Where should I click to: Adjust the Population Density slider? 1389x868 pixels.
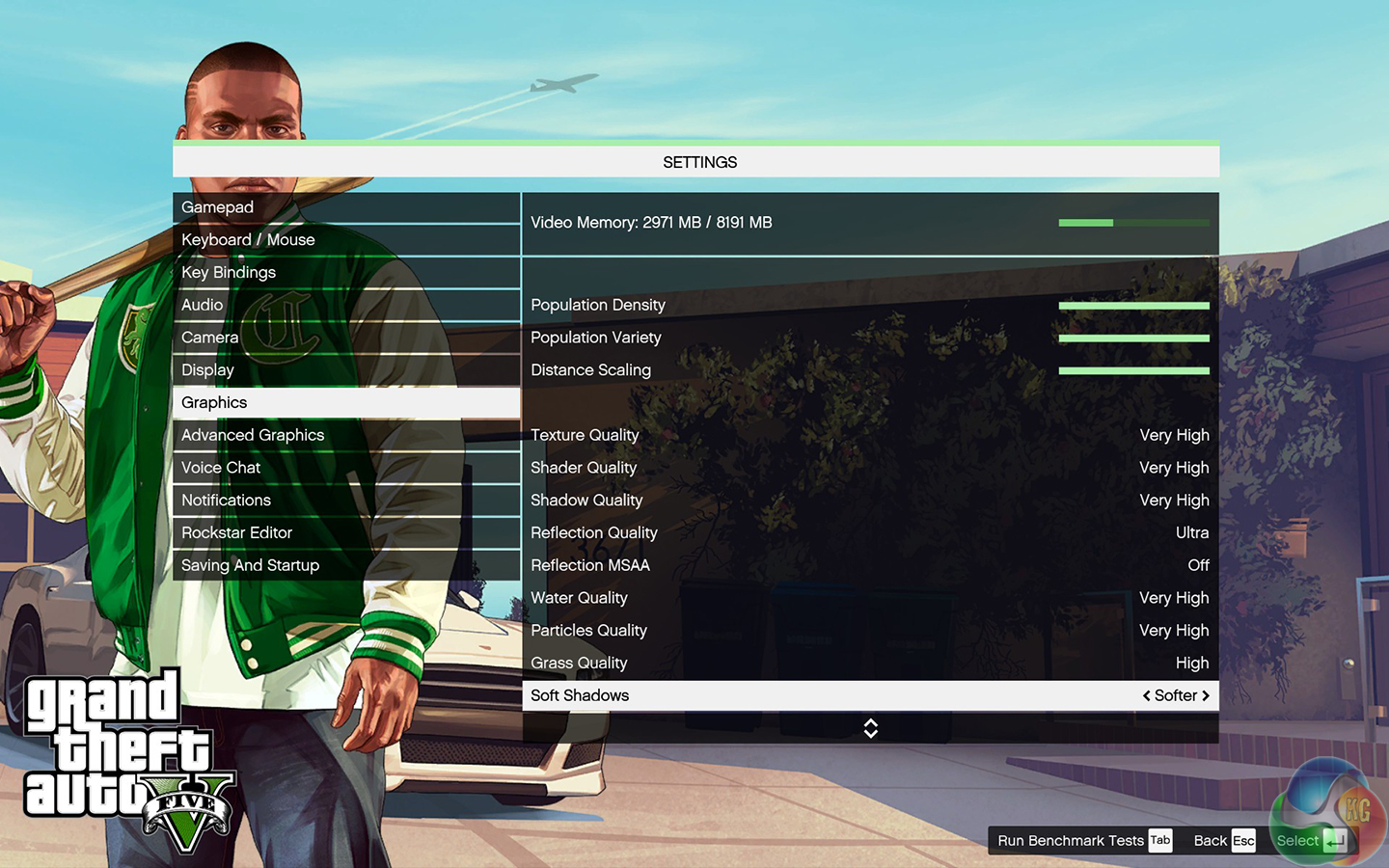pyautogui.click(x=1133, y=306)
